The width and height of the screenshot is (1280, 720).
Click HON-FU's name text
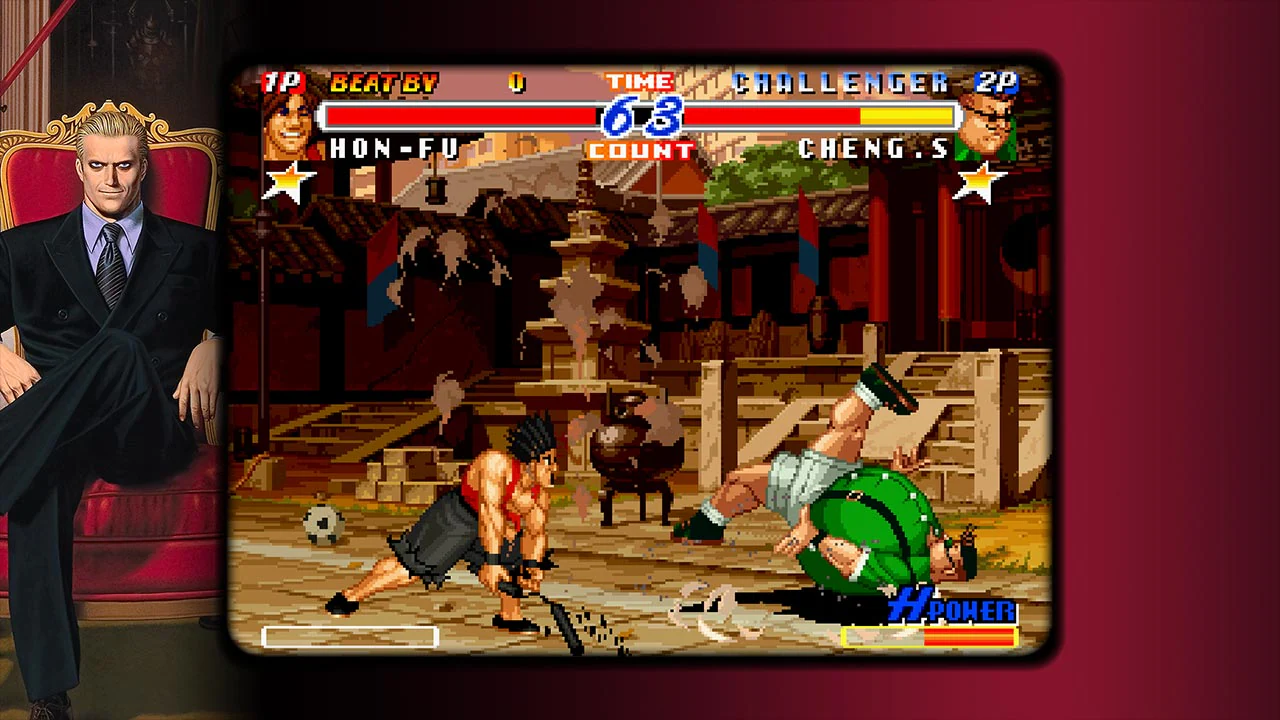click(x=392, y=150)
